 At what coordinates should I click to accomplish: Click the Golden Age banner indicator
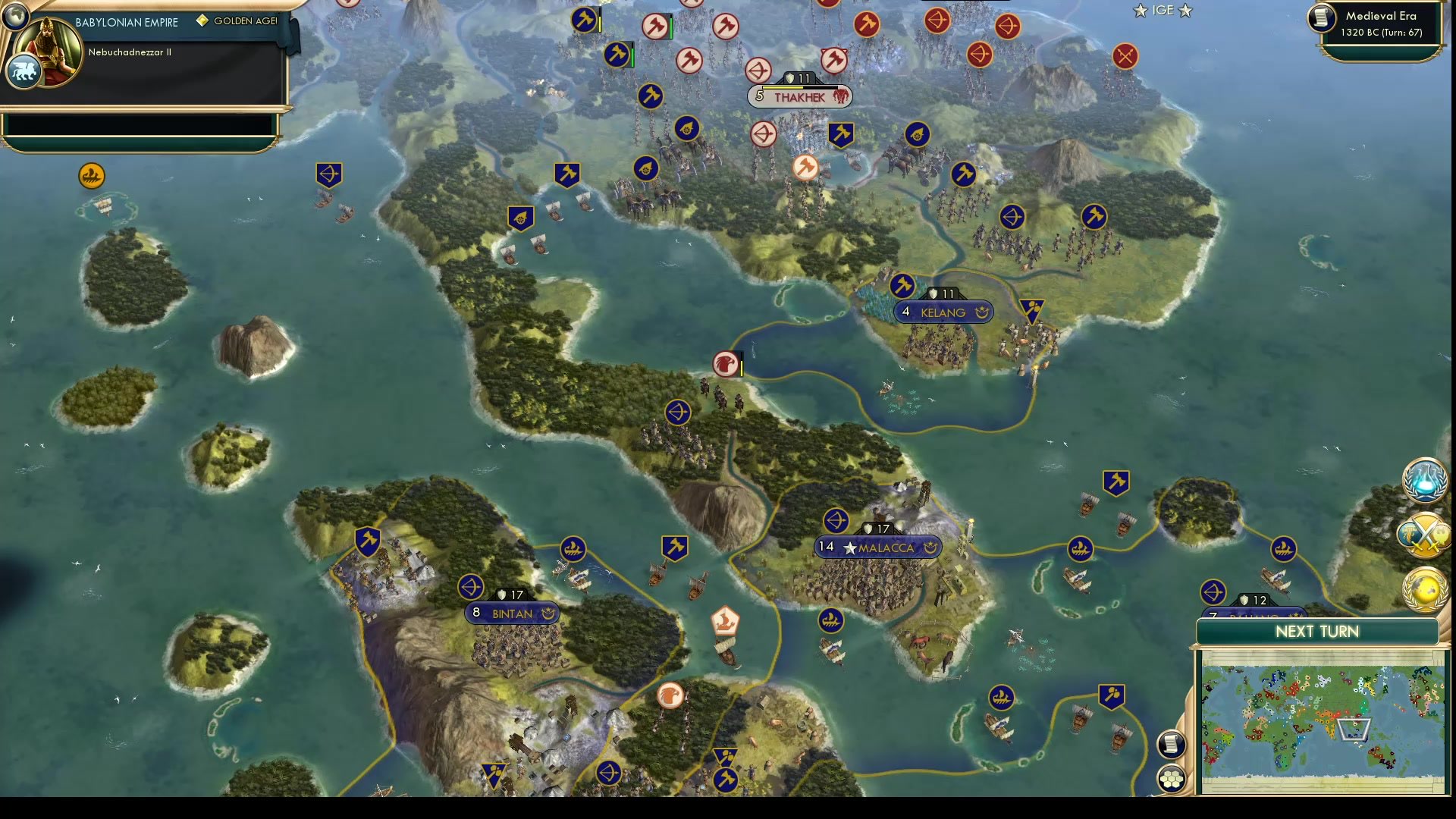tap(235, 21)
